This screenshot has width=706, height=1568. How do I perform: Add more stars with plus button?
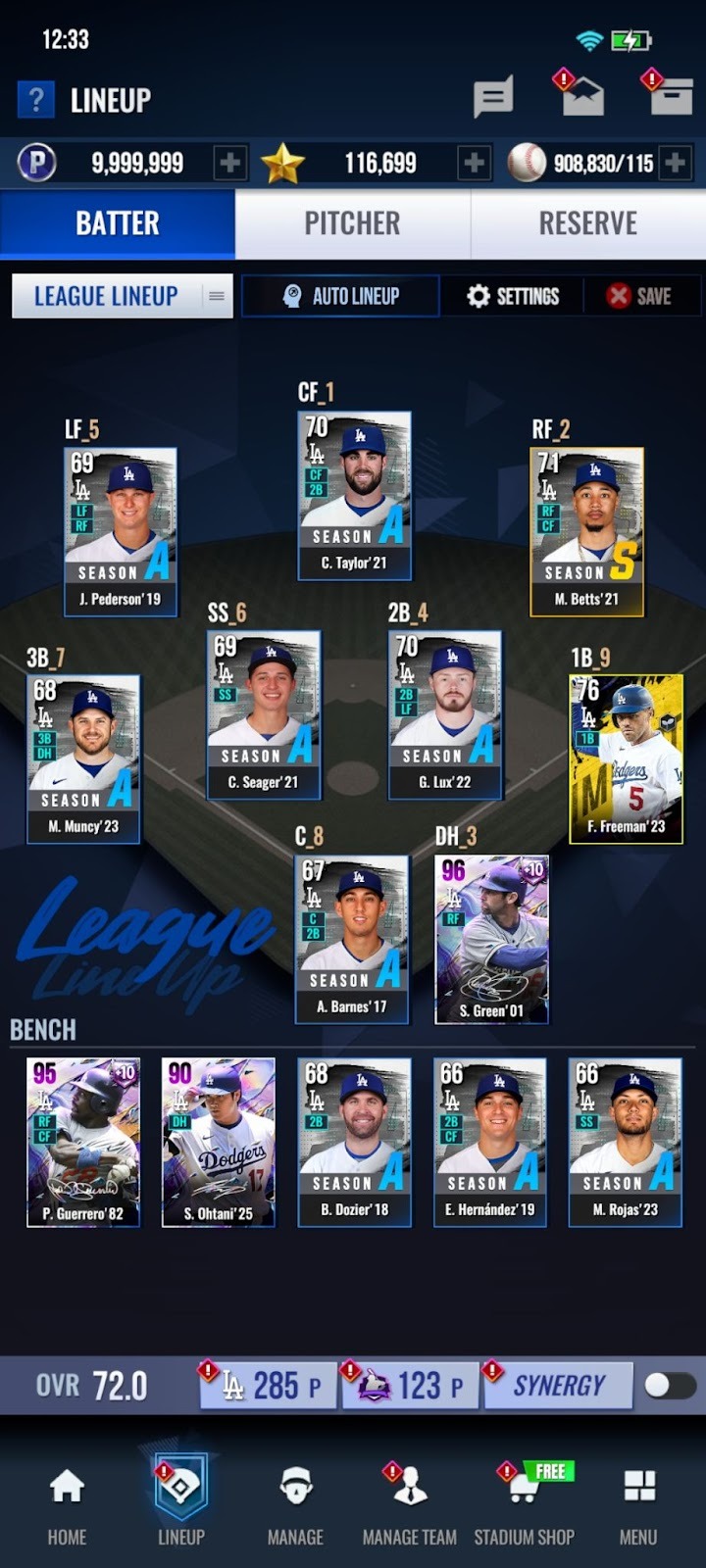[474, 163]
